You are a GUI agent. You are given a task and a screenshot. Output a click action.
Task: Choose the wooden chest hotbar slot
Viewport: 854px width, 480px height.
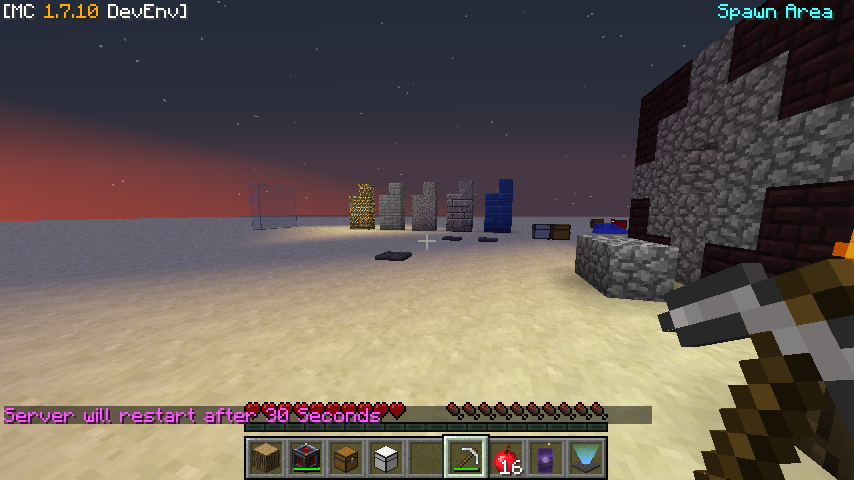pos(346,457)
